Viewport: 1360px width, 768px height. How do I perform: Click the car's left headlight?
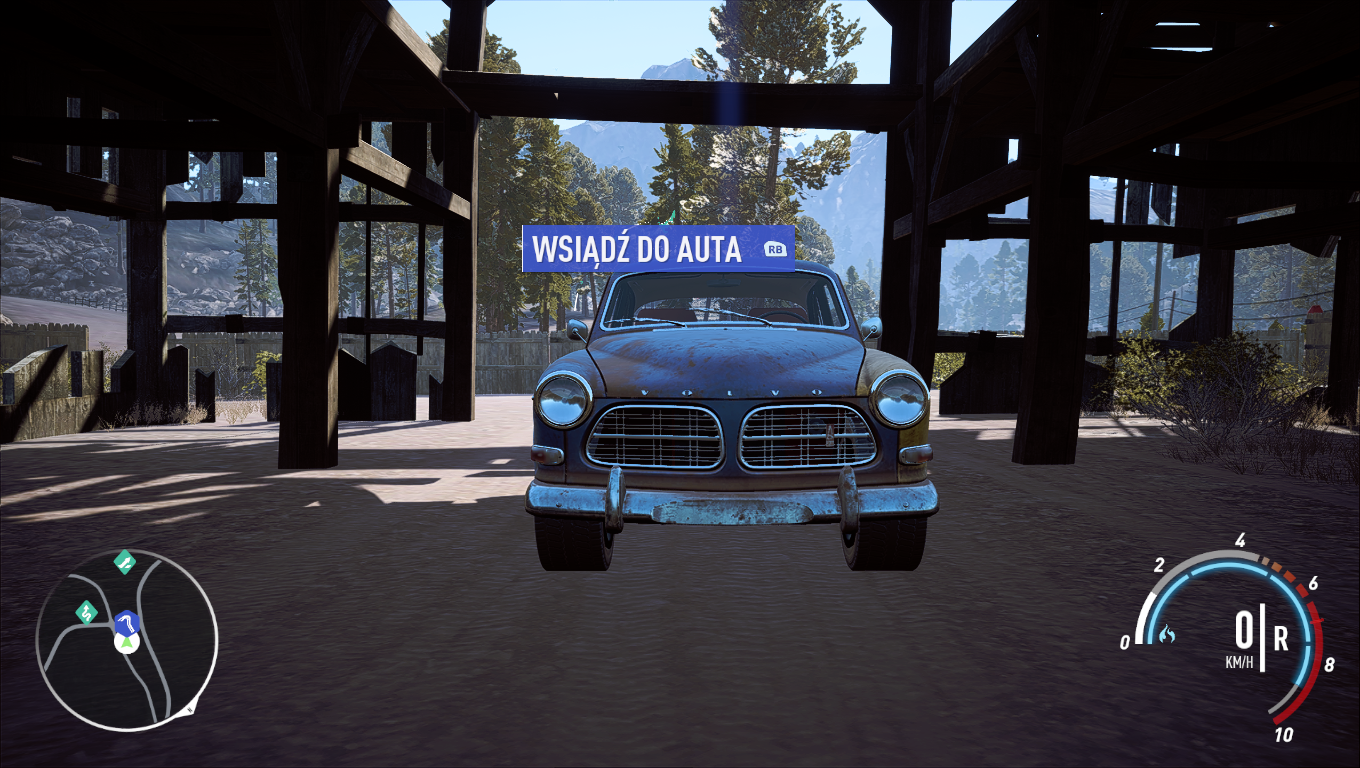(x=563, y=401)
